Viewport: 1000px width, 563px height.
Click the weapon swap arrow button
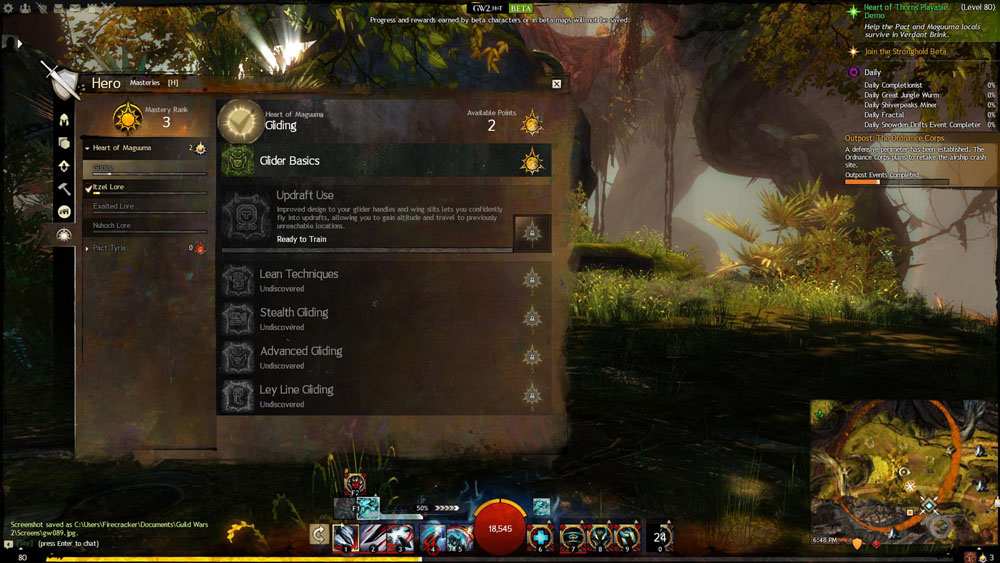[x=320, y=535]
